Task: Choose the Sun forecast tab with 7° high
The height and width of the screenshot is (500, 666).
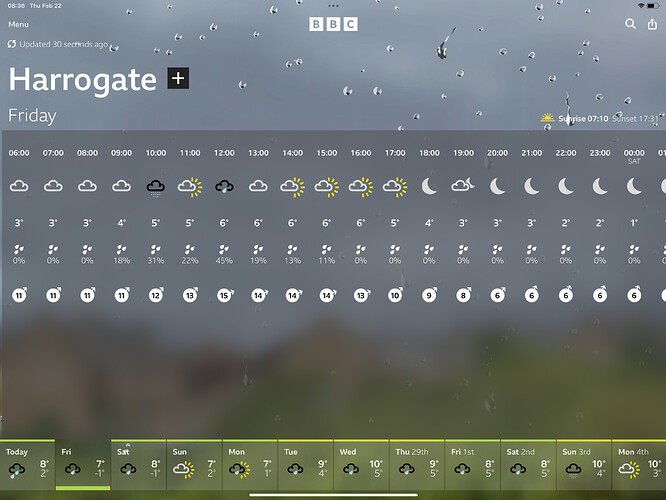Action: tap(194, 465)
